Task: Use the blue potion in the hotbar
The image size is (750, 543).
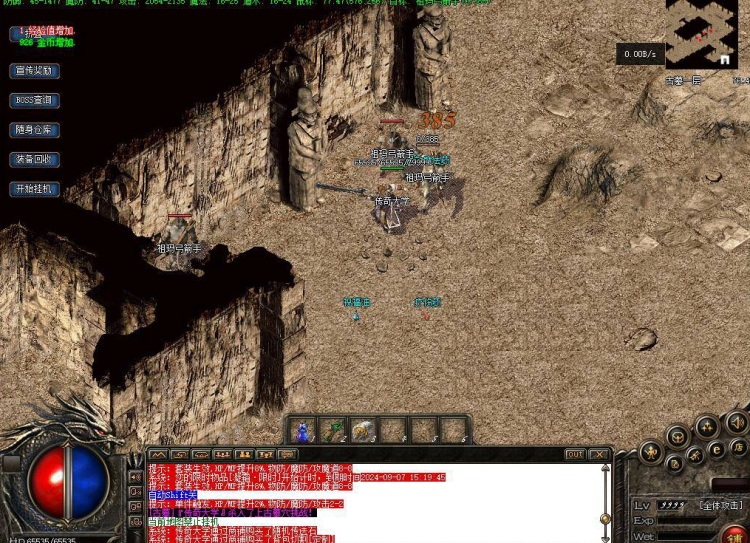Action: [302, 430]
